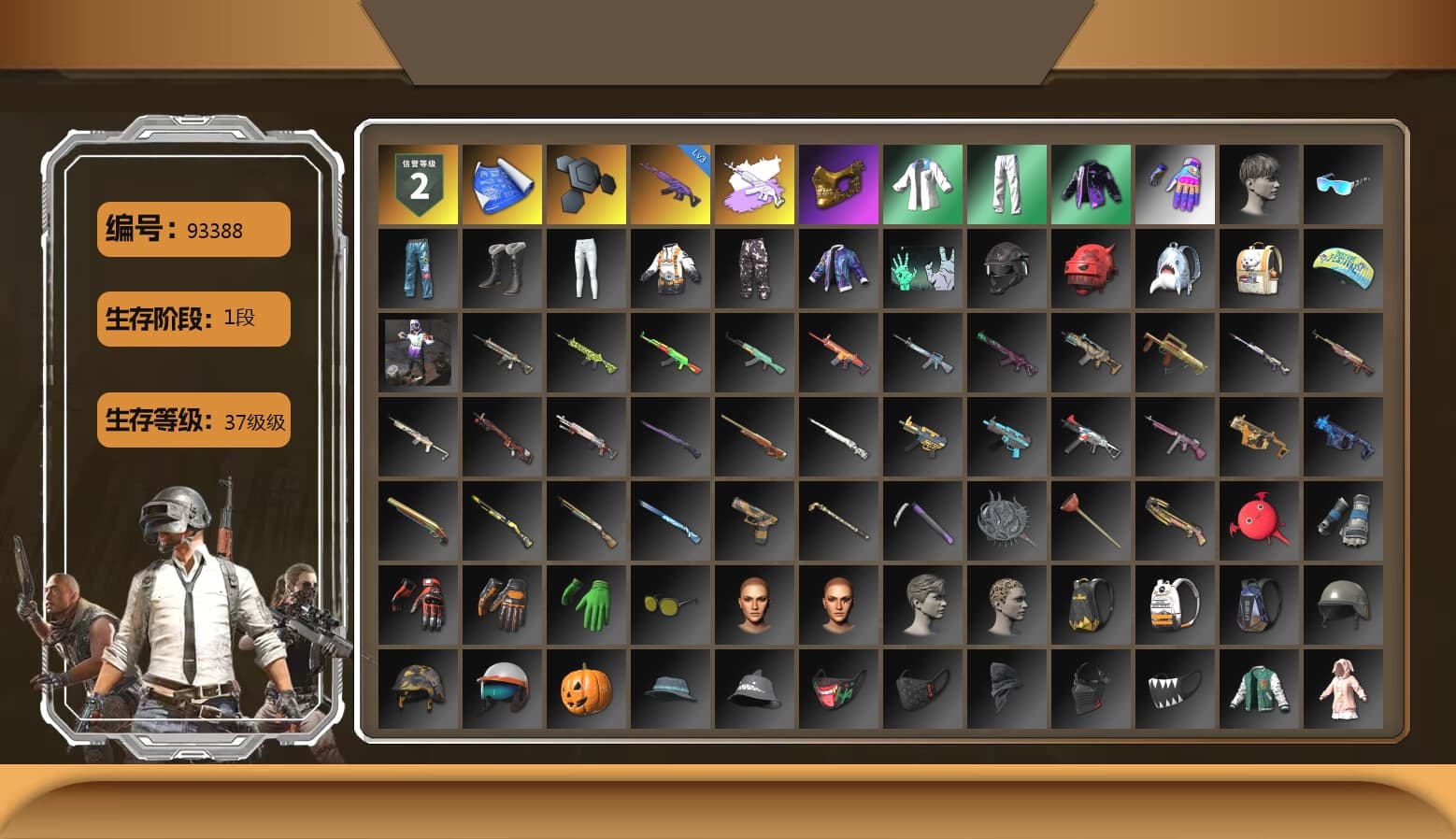Select the yellow-lens sunglasses icon
The image size is (1456, 839).
point(670,603)
